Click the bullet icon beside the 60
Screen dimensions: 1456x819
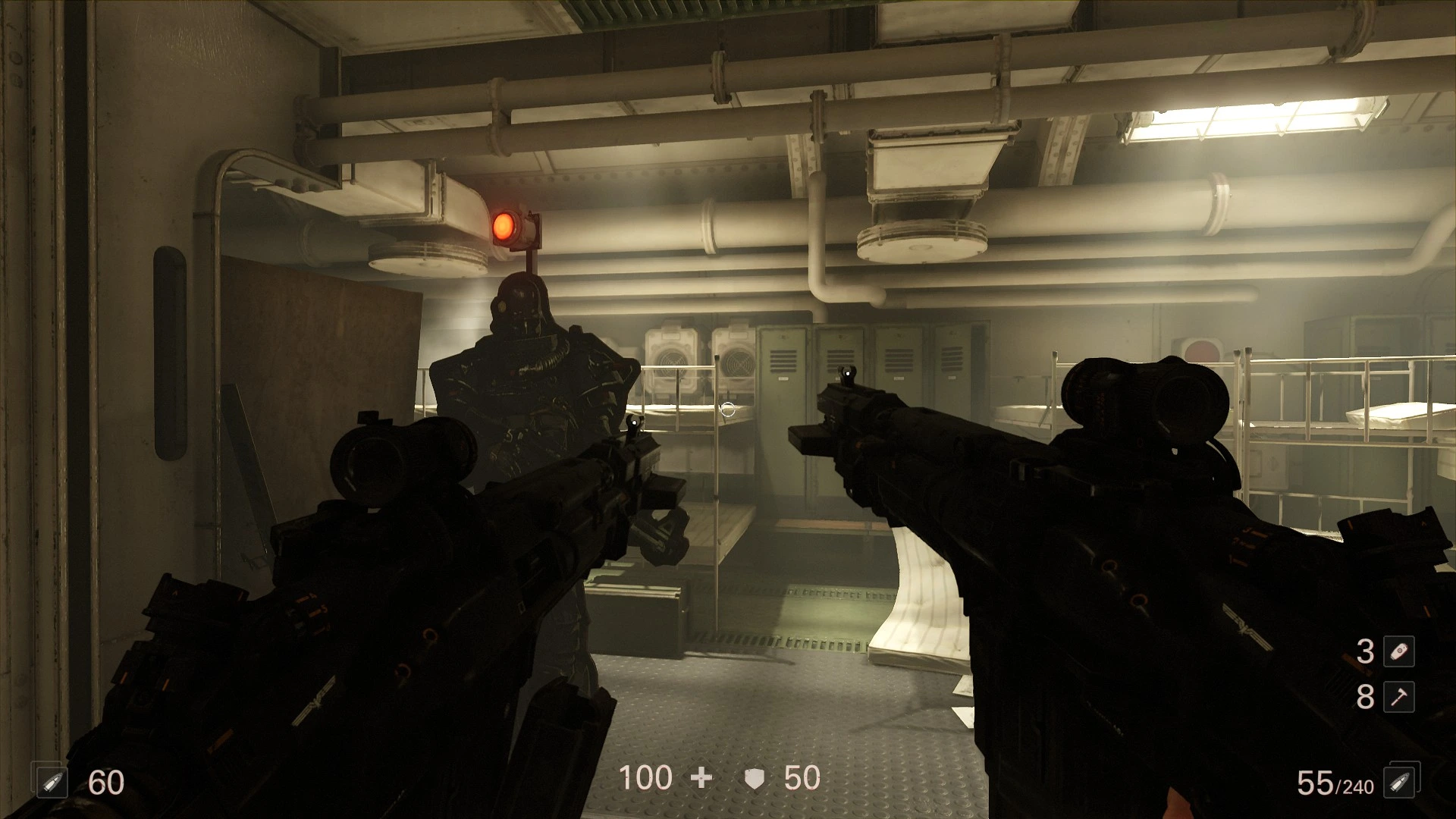tap(52, 783)
